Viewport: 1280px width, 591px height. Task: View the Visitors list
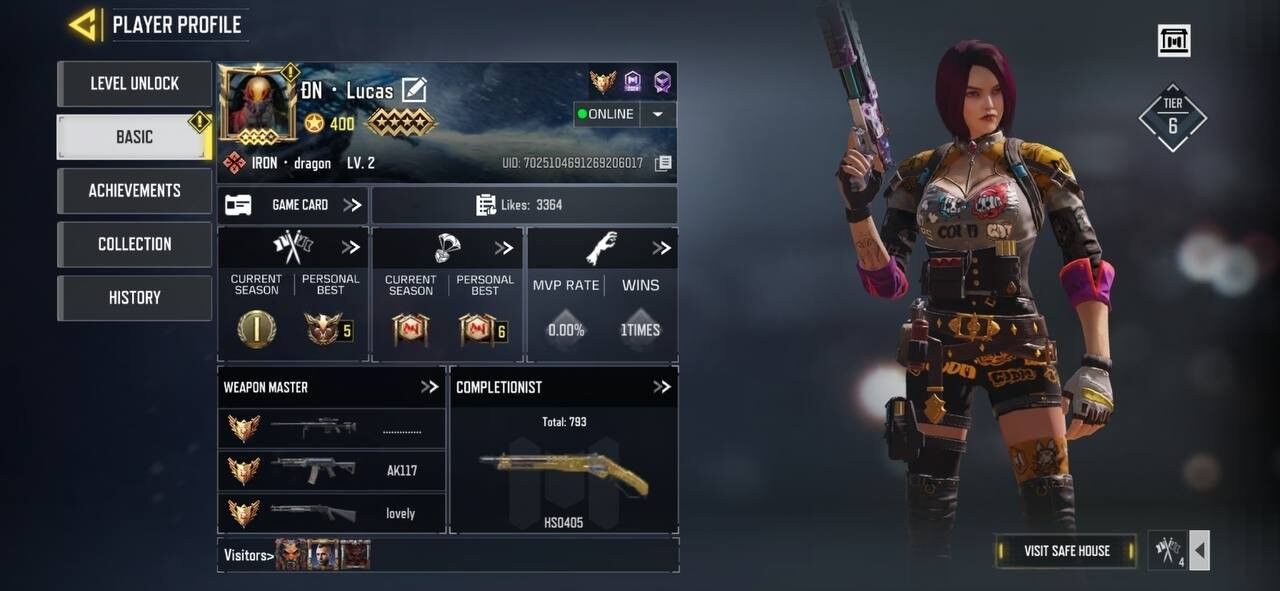click(248, 555)
